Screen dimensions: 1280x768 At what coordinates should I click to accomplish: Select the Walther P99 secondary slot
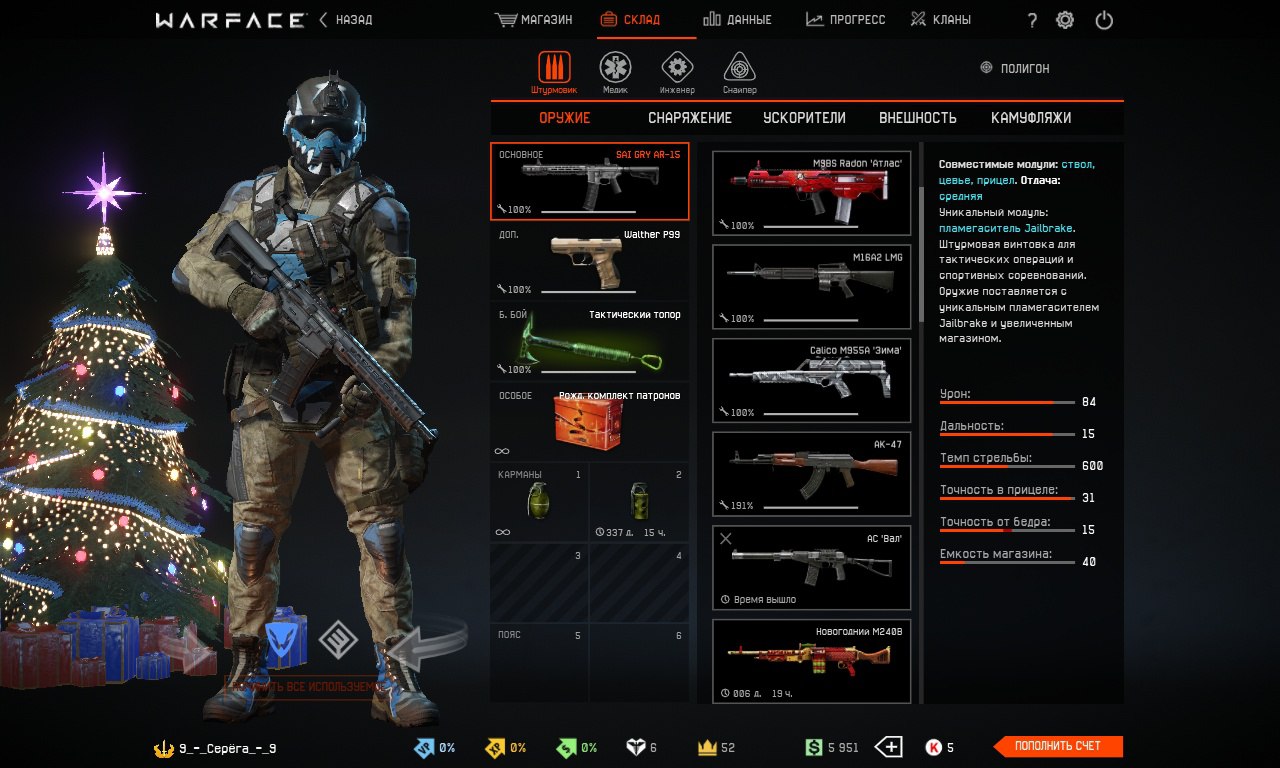590,261
